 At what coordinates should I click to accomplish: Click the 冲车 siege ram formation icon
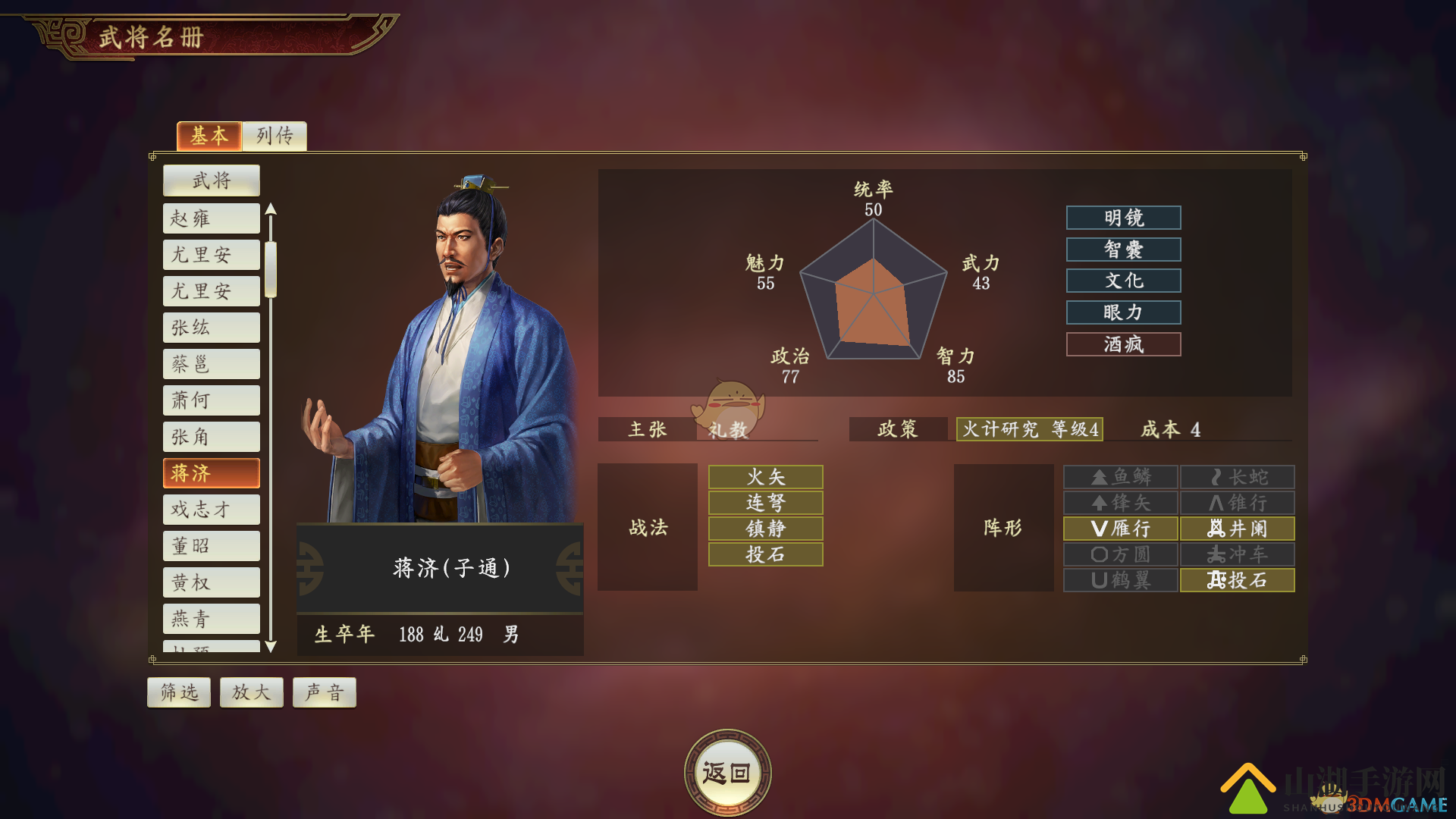[1237, 554]
